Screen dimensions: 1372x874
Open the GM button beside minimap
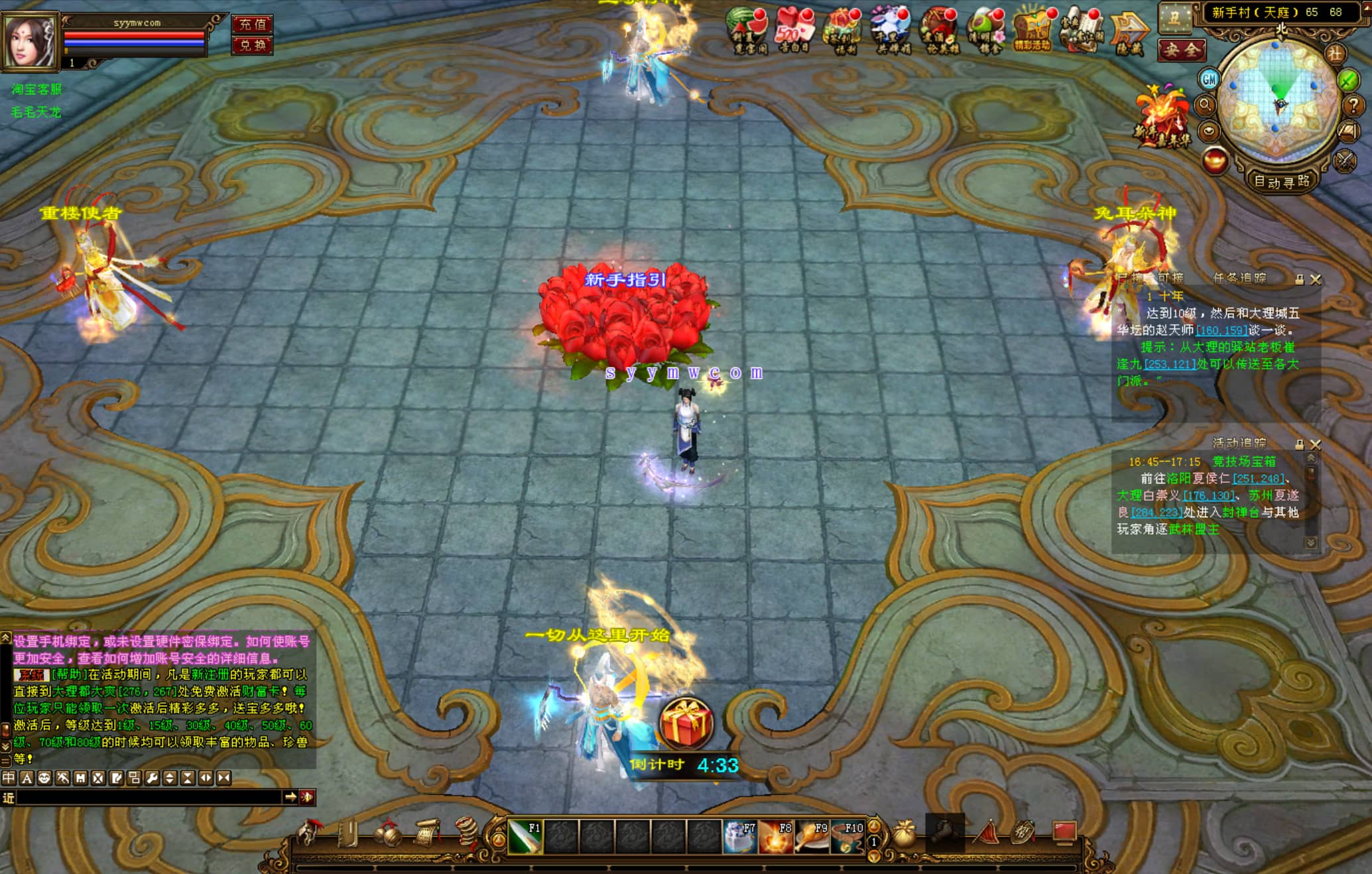coord(1209,80)
